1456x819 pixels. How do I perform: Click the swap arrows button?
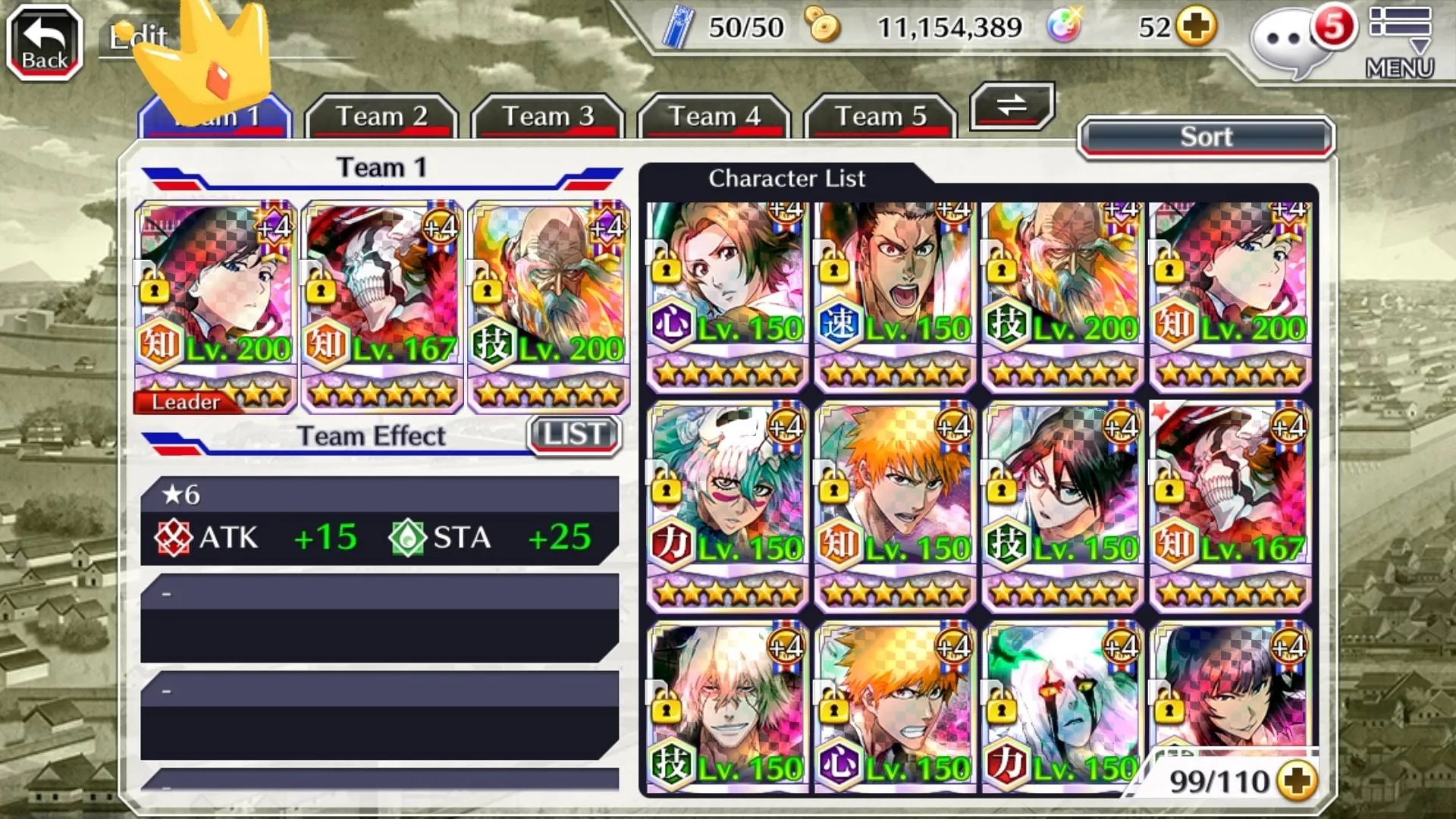[1012, 105]
